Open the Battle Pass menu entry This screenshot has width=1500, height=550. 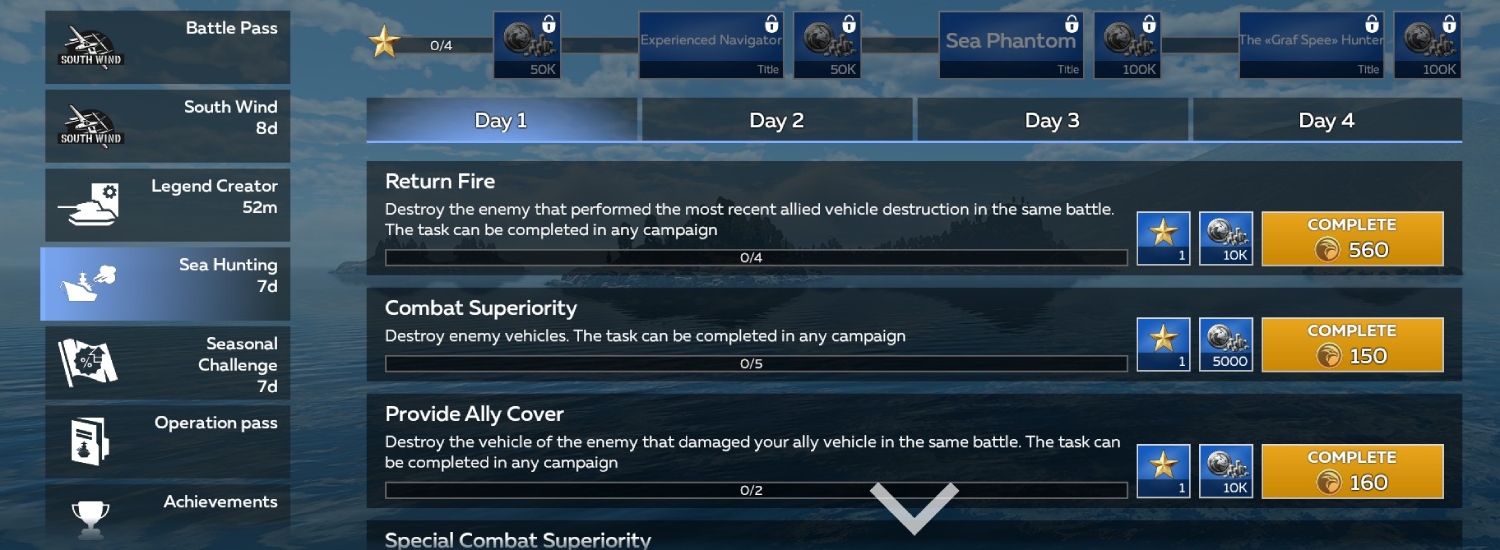[167, 47]
